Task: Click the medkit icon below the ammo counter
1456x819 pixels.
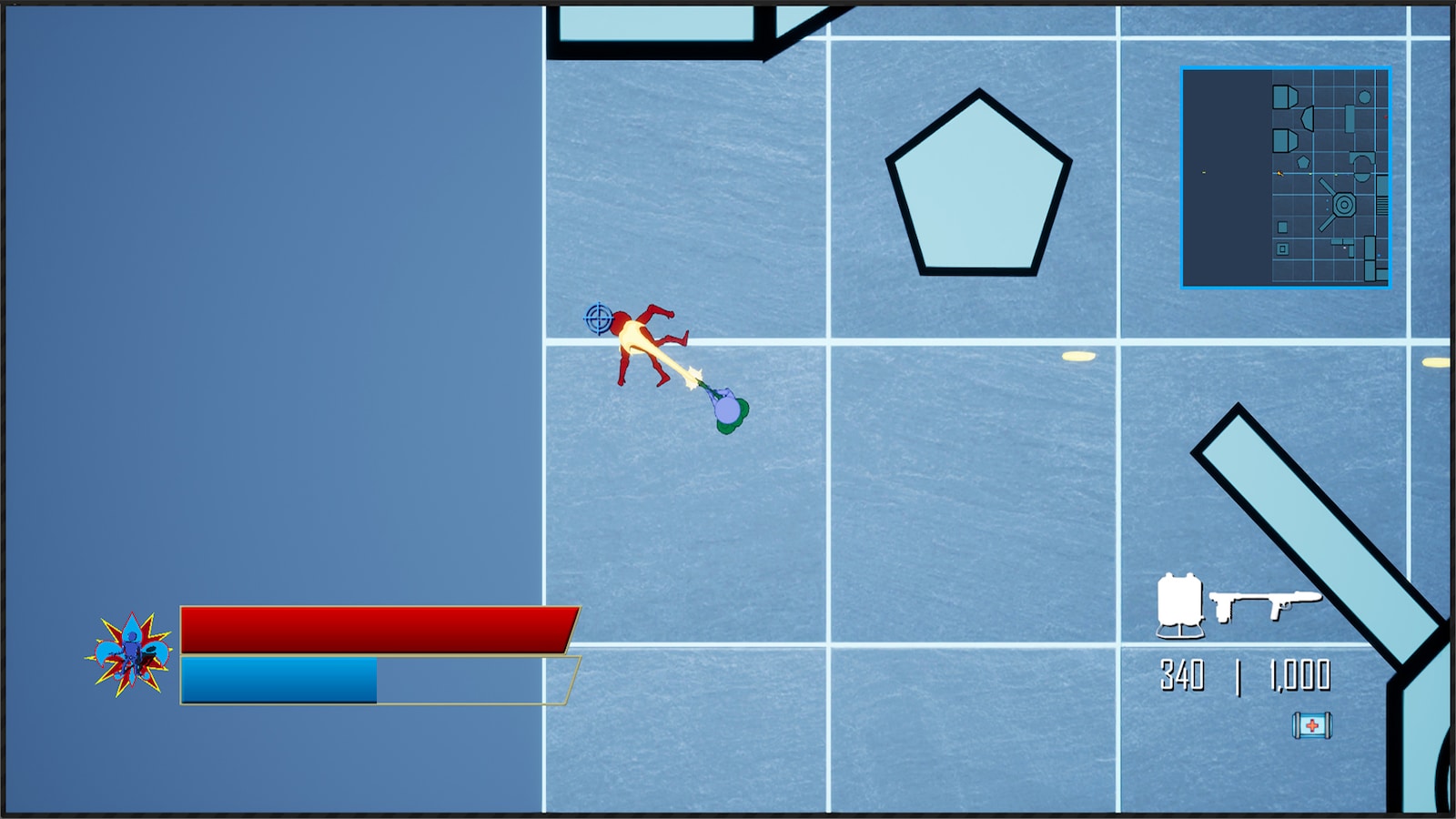Action: click(x=1312, y=725)
